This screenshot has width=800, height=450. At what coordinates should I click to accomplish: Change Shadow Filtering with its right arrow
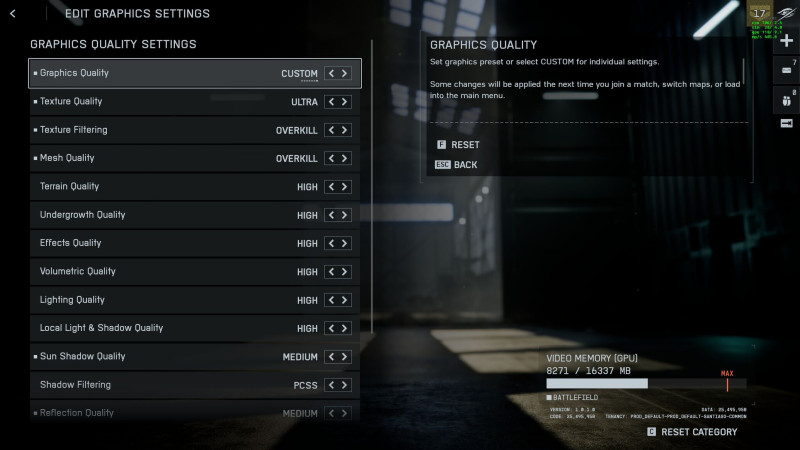tap(345, 385)
